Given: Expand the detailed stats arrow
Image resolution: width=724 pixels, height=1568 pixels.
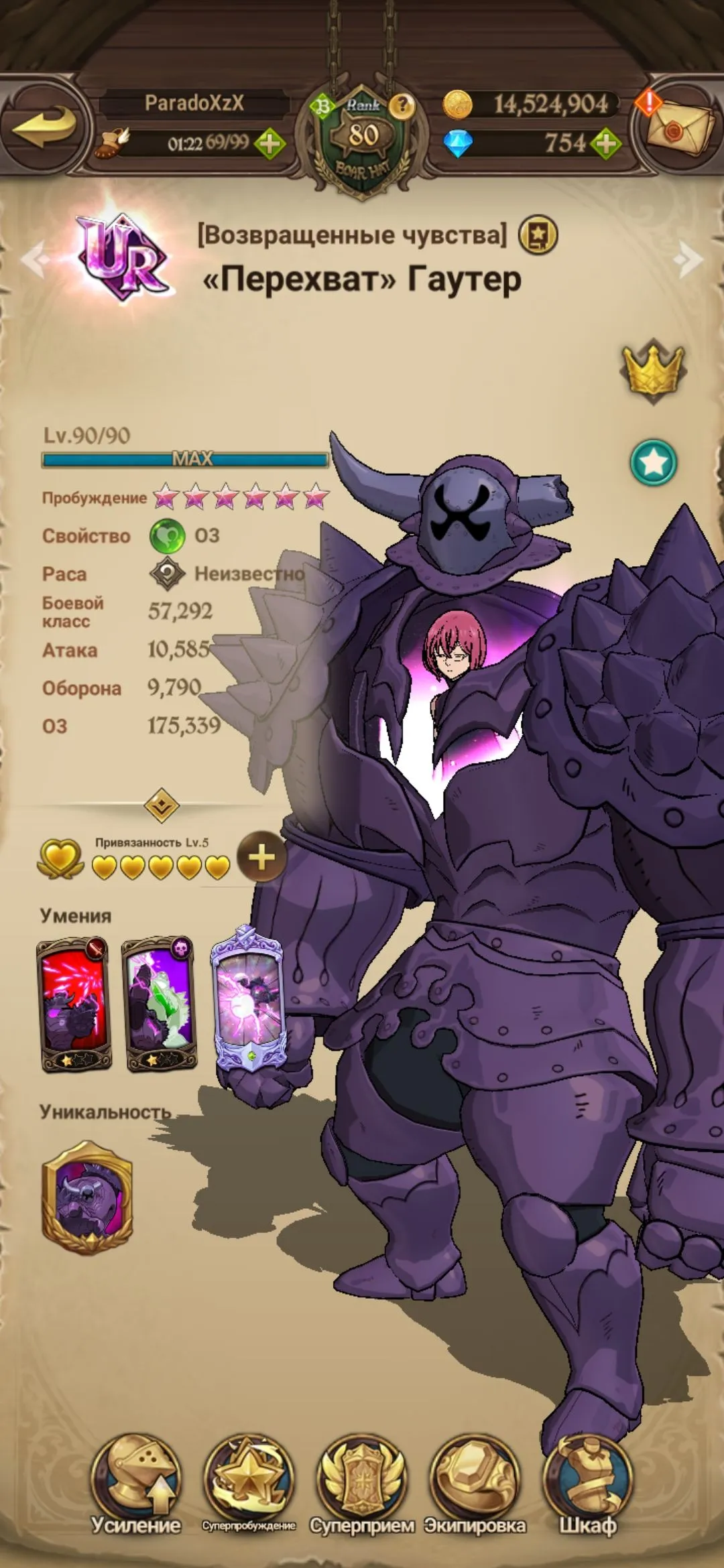Looking at the screenshot, I should (162, 805).
